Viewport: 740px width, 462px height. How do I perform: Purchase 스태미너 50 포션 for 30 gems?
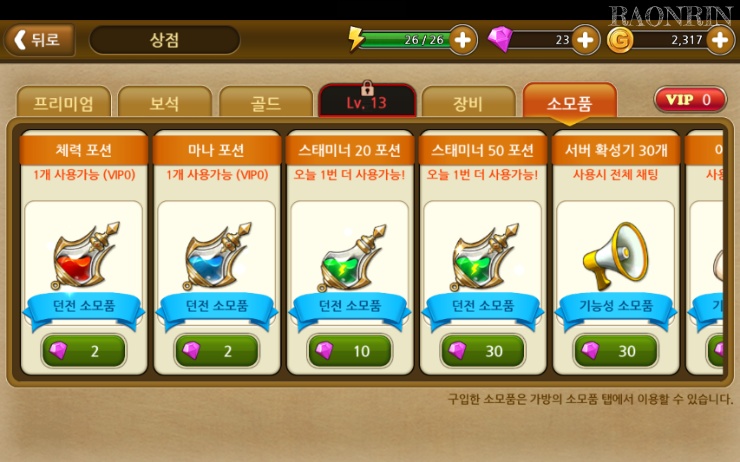(483, 350)
